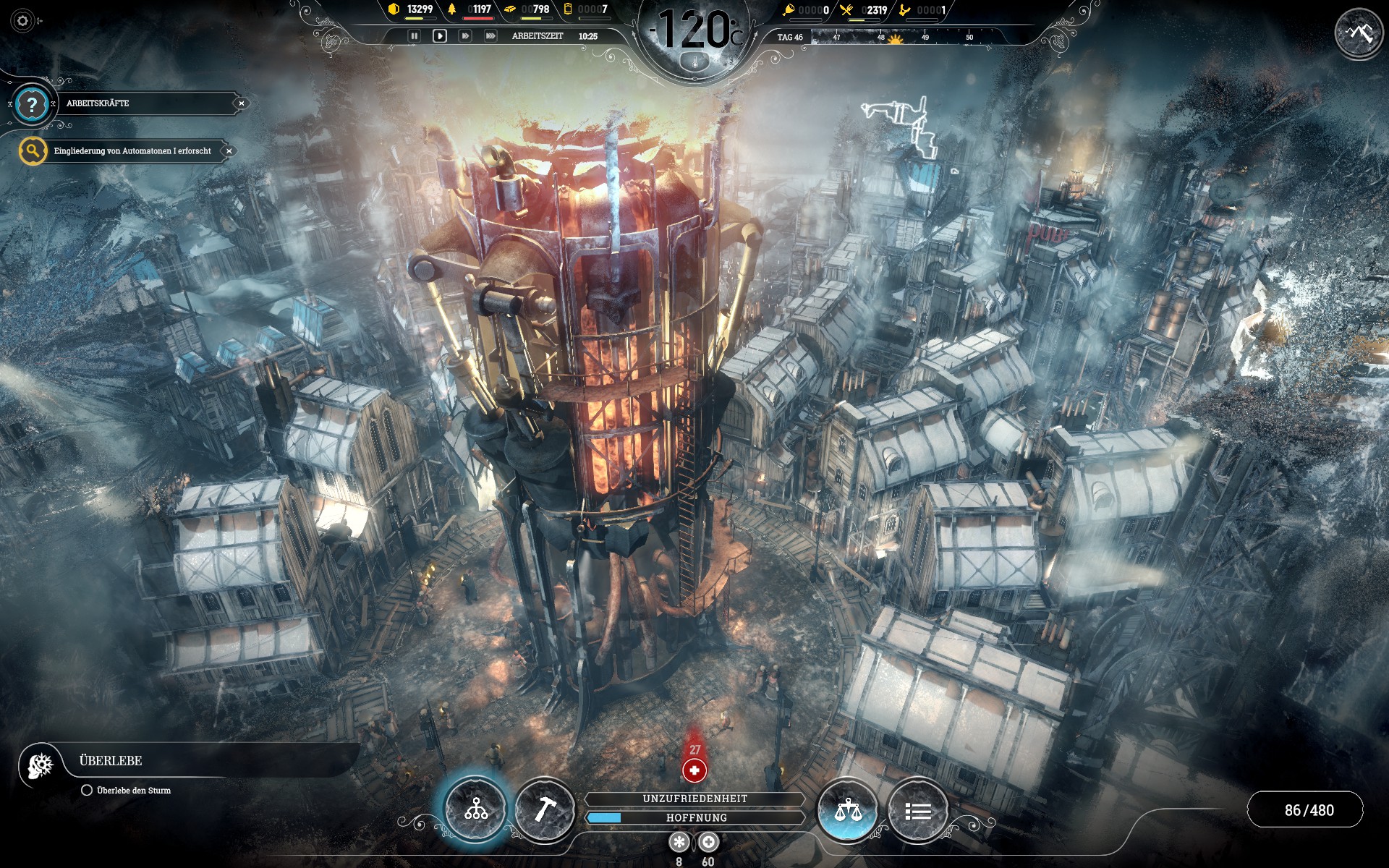Open the settings gear menu
Viewport: 1389px width, 868px height.
(x=22, y=21)
